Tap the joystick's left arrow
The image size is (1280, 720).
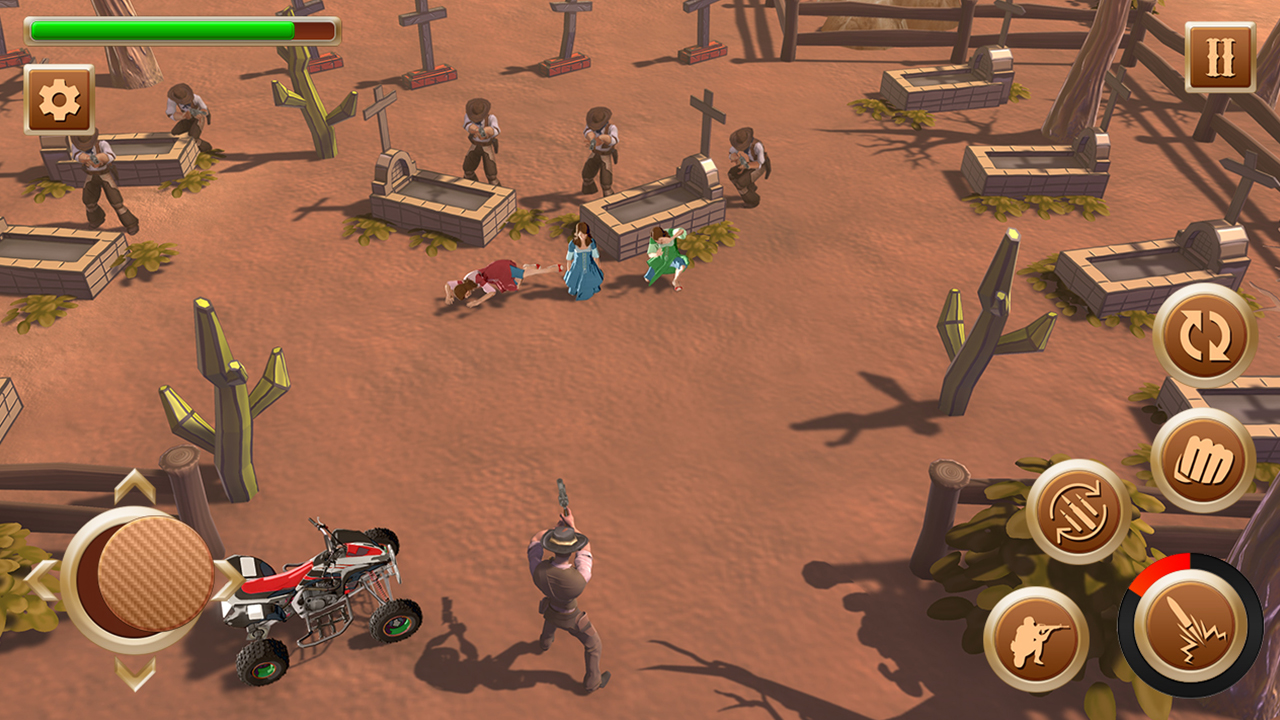(40, 579)
